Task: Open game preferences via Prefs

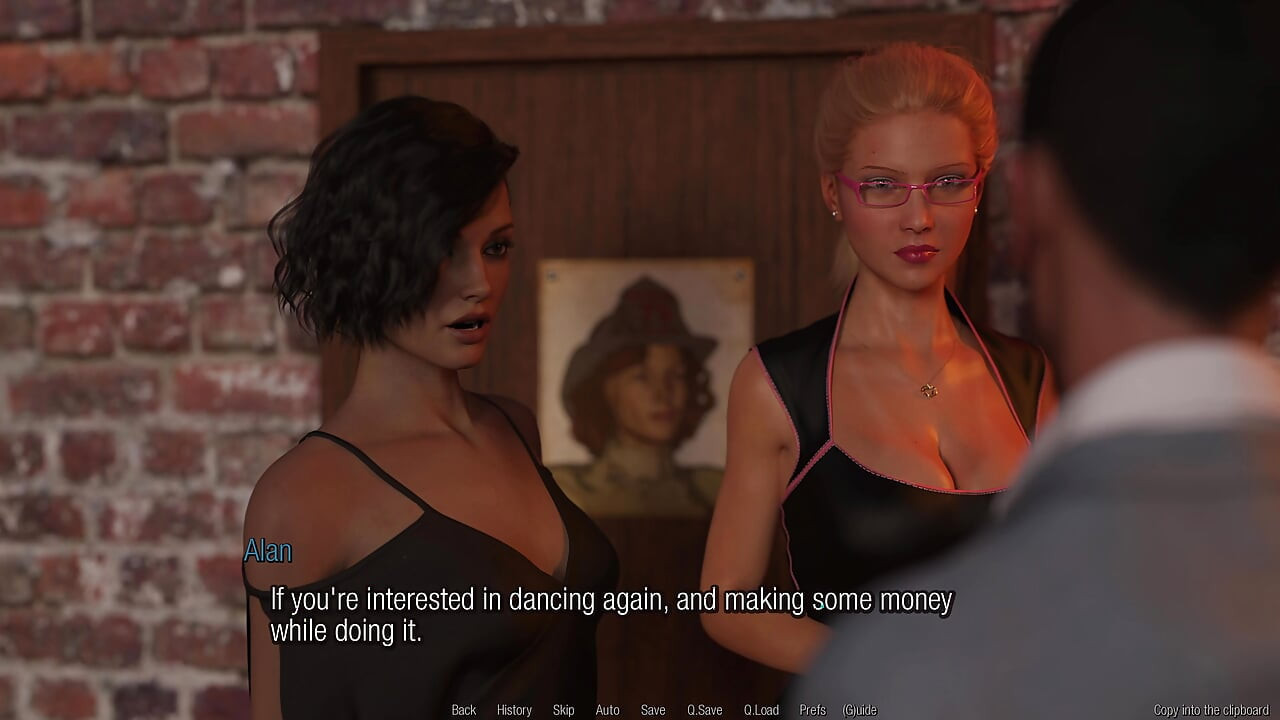Action: pyautogui.click(x=814, y=709)
